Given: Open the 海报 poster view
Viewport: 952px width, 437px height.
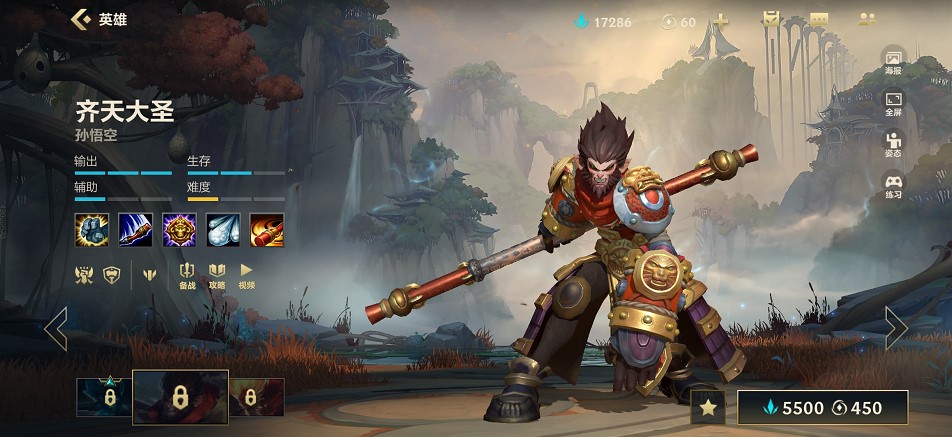Looking at the screenshot, I should pos(893,62).
